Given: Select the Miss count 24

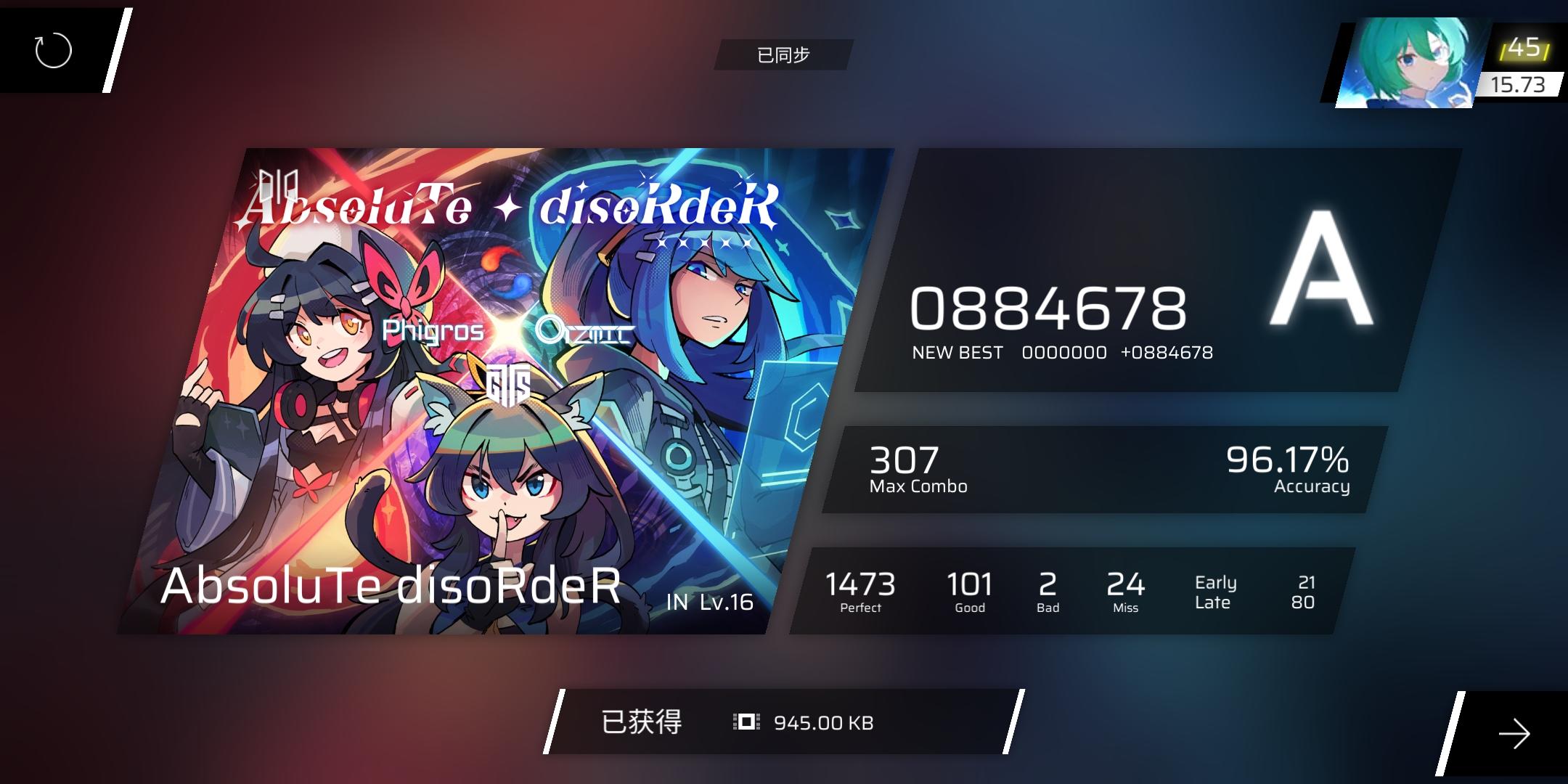Looking at the screenshot, I should (x=1126, y=584).
